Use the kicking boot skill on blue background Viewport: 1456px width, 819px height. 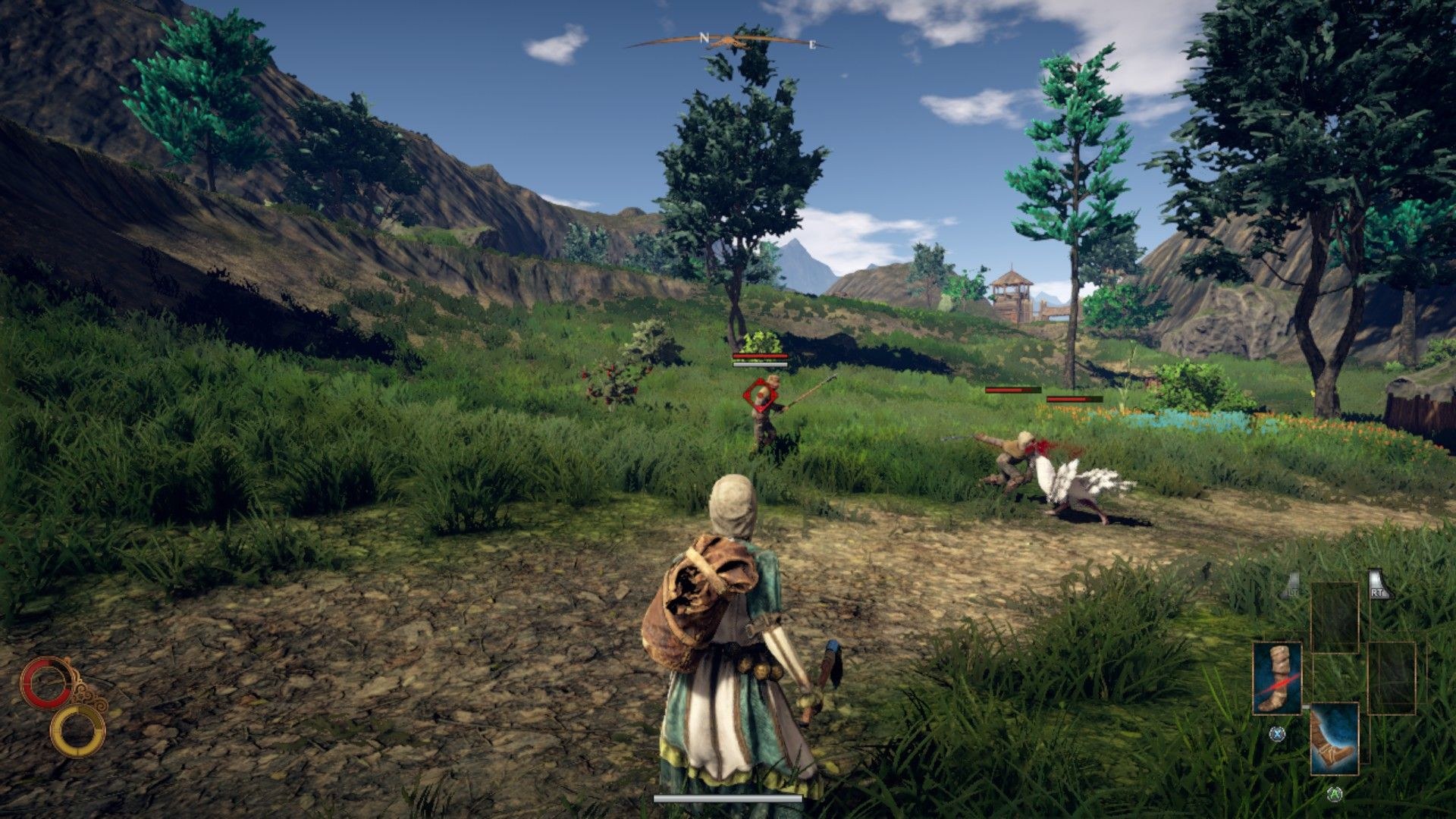[1335, 739]
